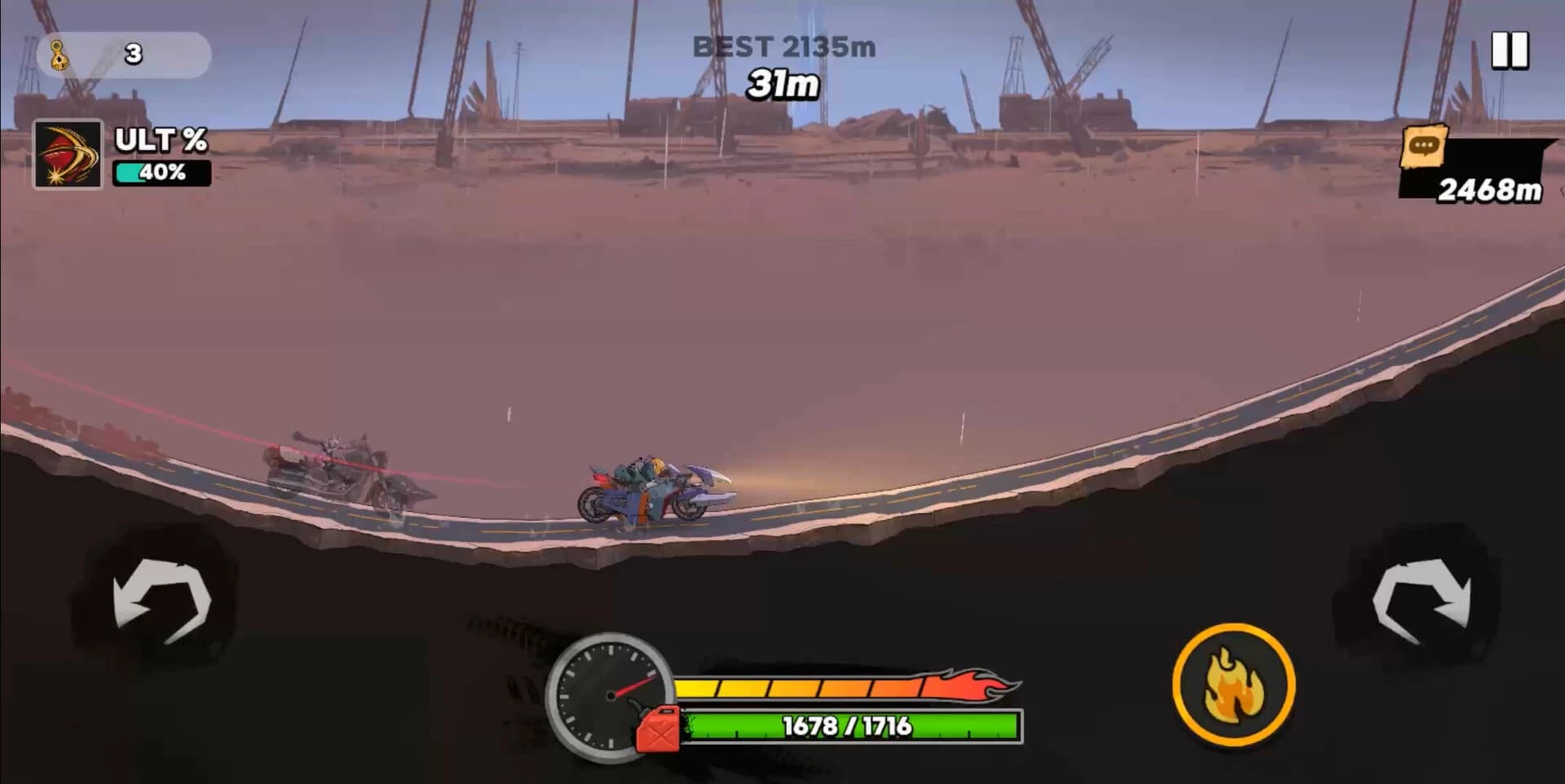This screenshot has height=784, width=1565.
Task: Select the BEST 2135m record label
Action: 782,46
